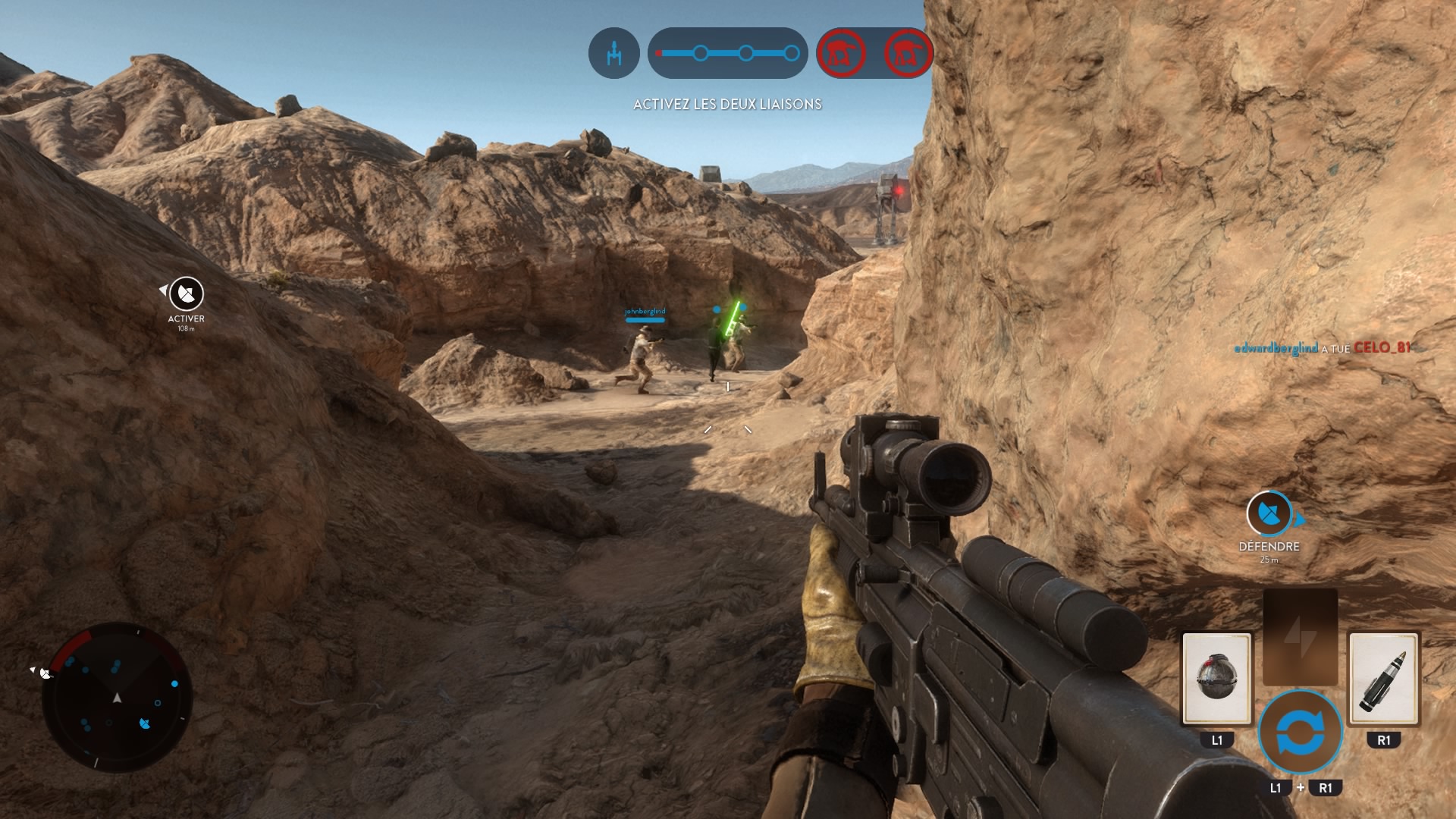Select the thermal detonator card

tap(1216, 678)
